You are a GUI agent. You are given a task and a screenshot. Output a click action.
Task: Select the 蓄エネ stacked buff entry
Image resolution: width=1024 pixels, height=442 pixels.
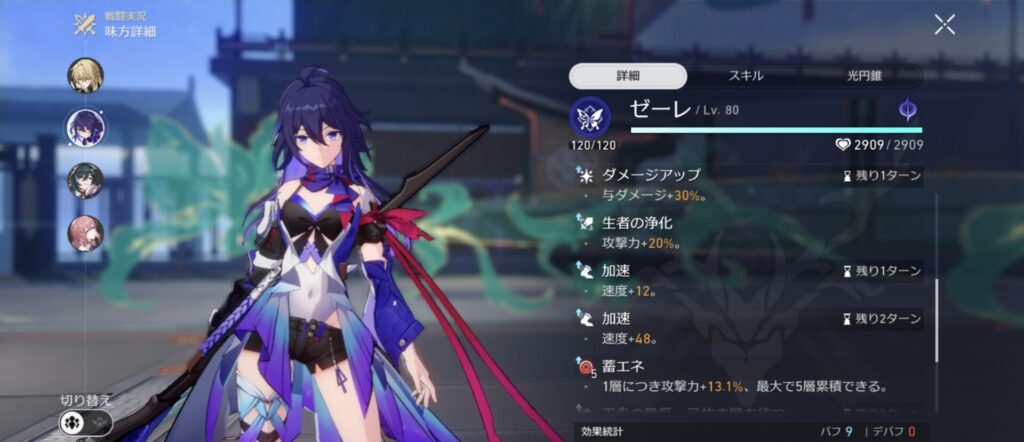coord(748,375)
